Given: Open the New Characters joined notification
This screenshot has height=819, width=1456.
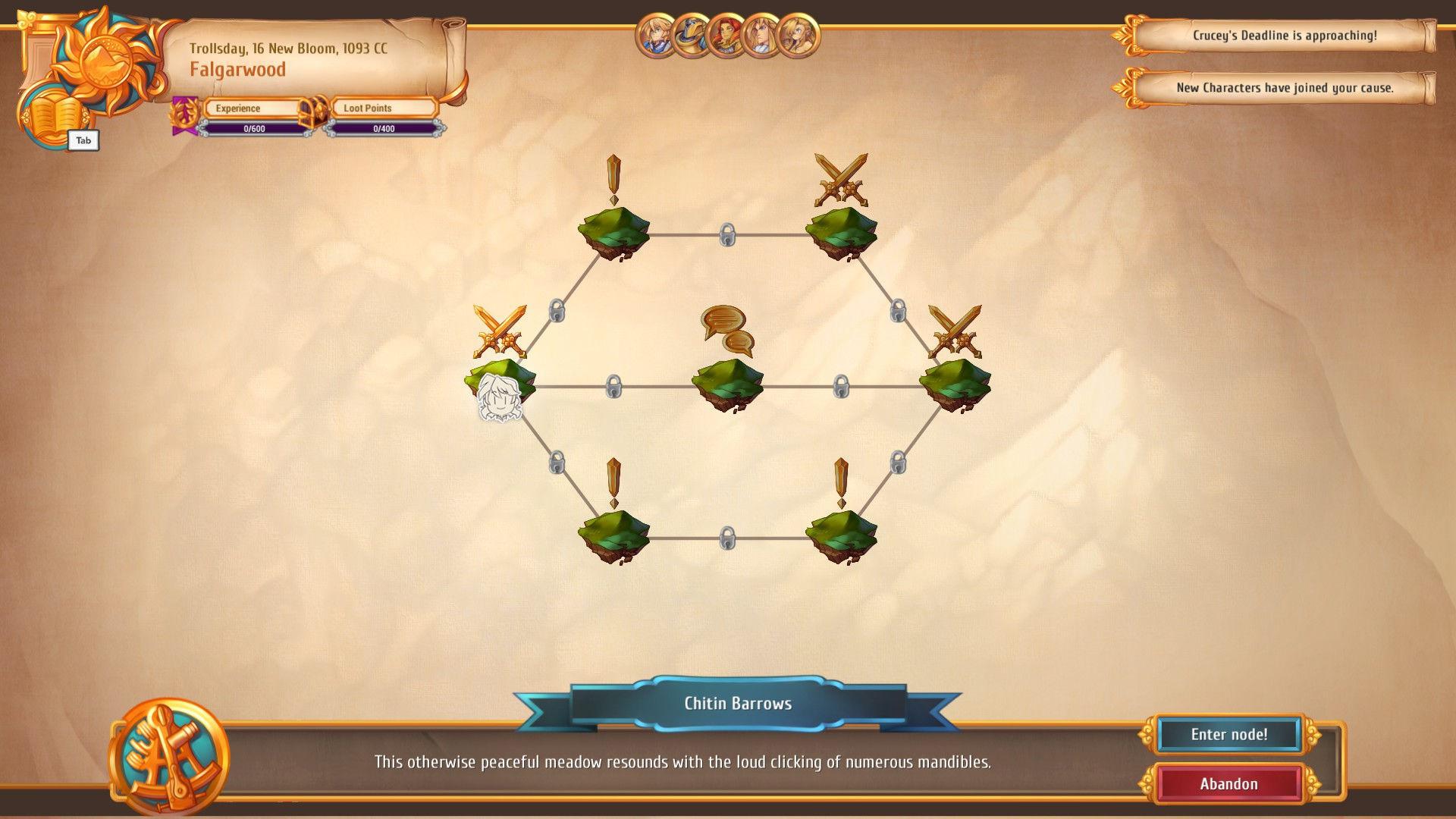Looking at the screenshot, I should [1289, 88].
